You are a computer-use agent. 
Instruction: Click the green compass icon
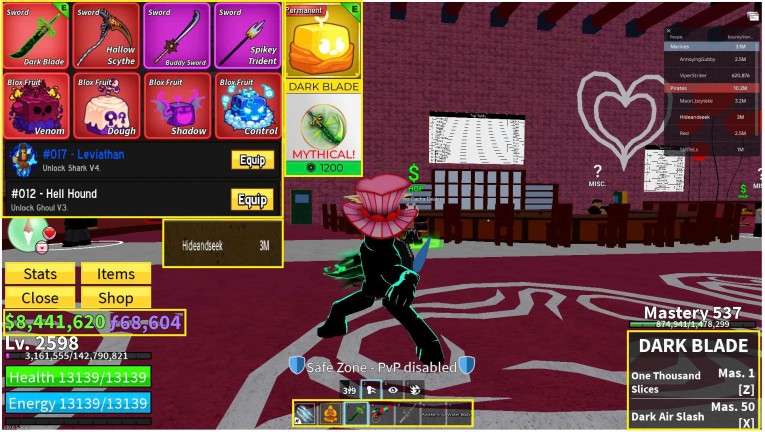click(x=21, y=232)
